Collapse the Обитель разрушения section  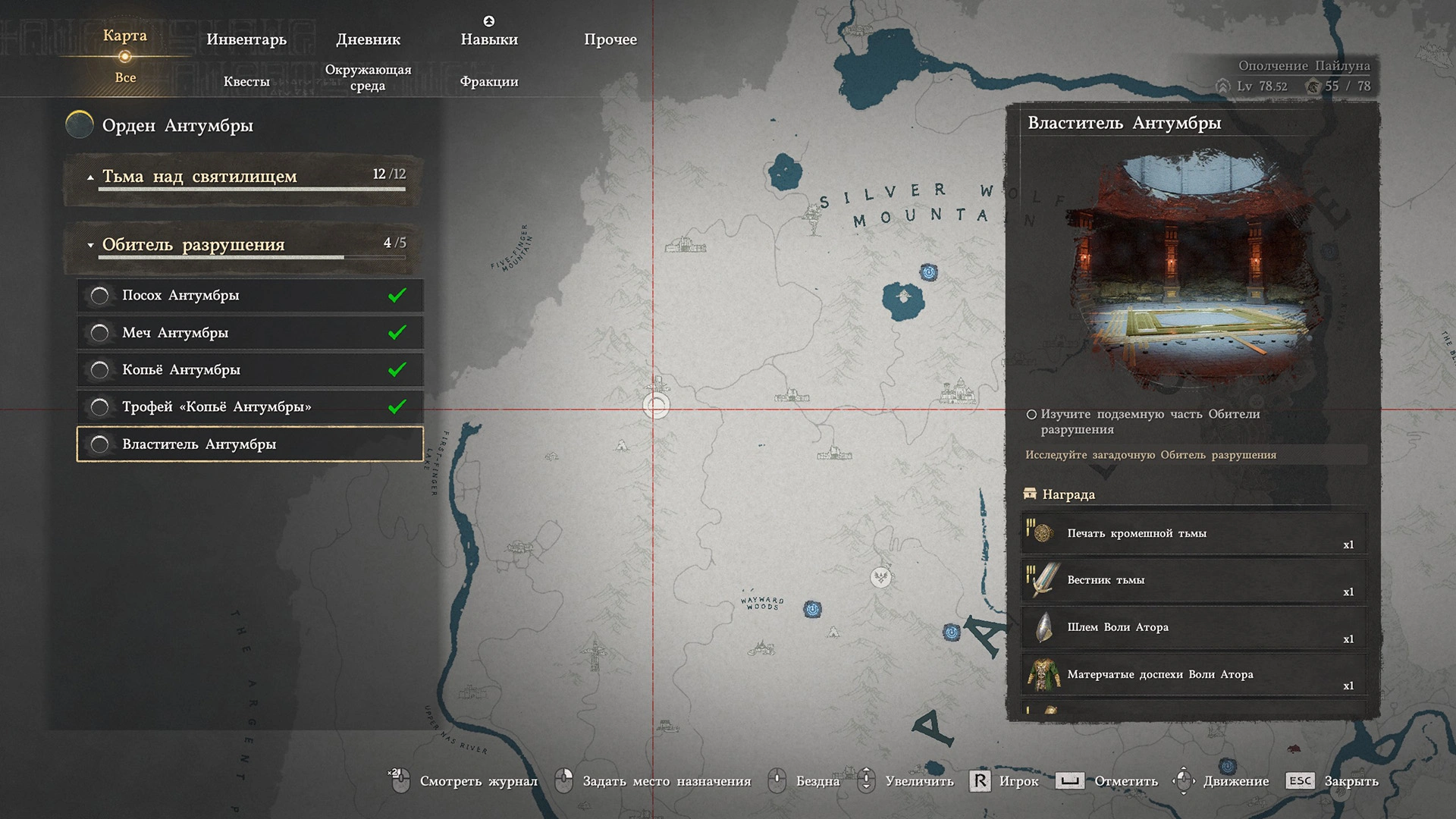243,245
